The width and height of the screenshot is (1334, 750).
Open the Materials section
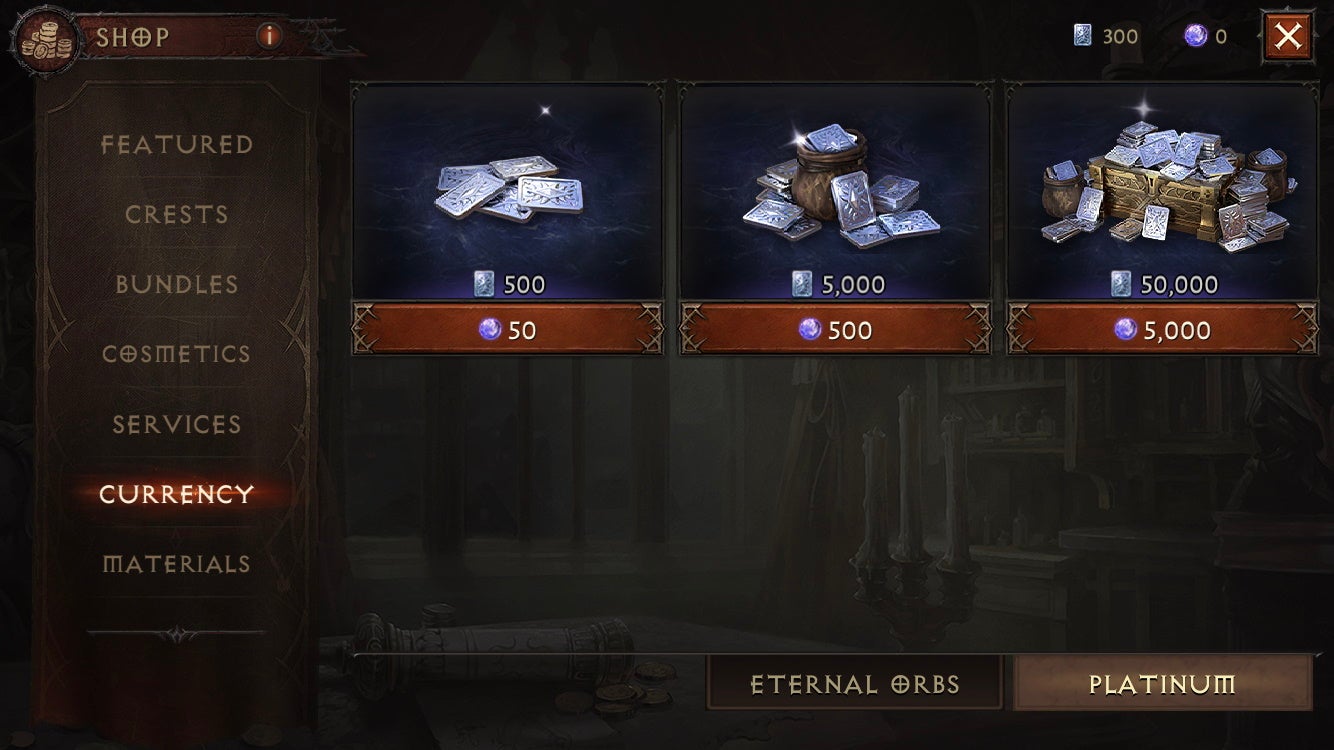pyautogui.click(x=176, y=564)
